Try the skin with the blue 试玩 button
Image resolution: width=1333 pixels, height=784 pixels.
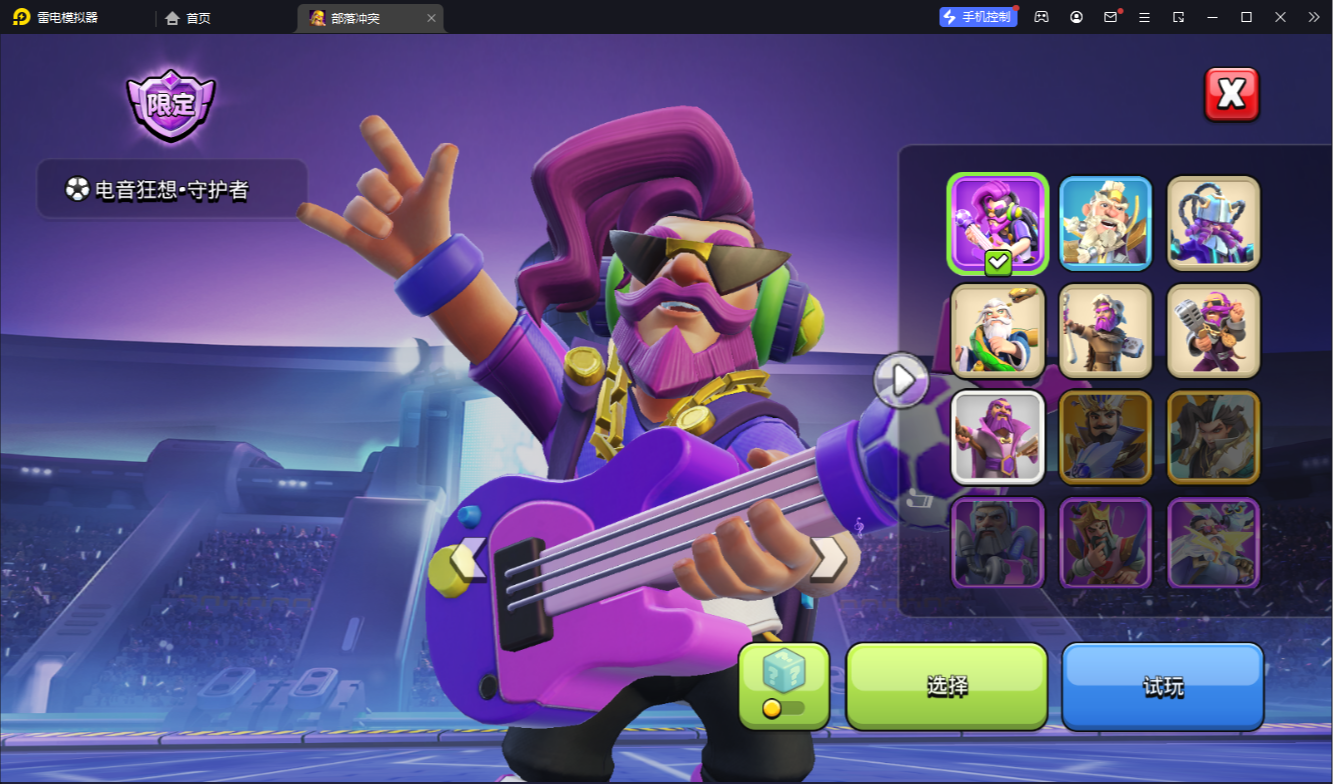(1163, 686)
